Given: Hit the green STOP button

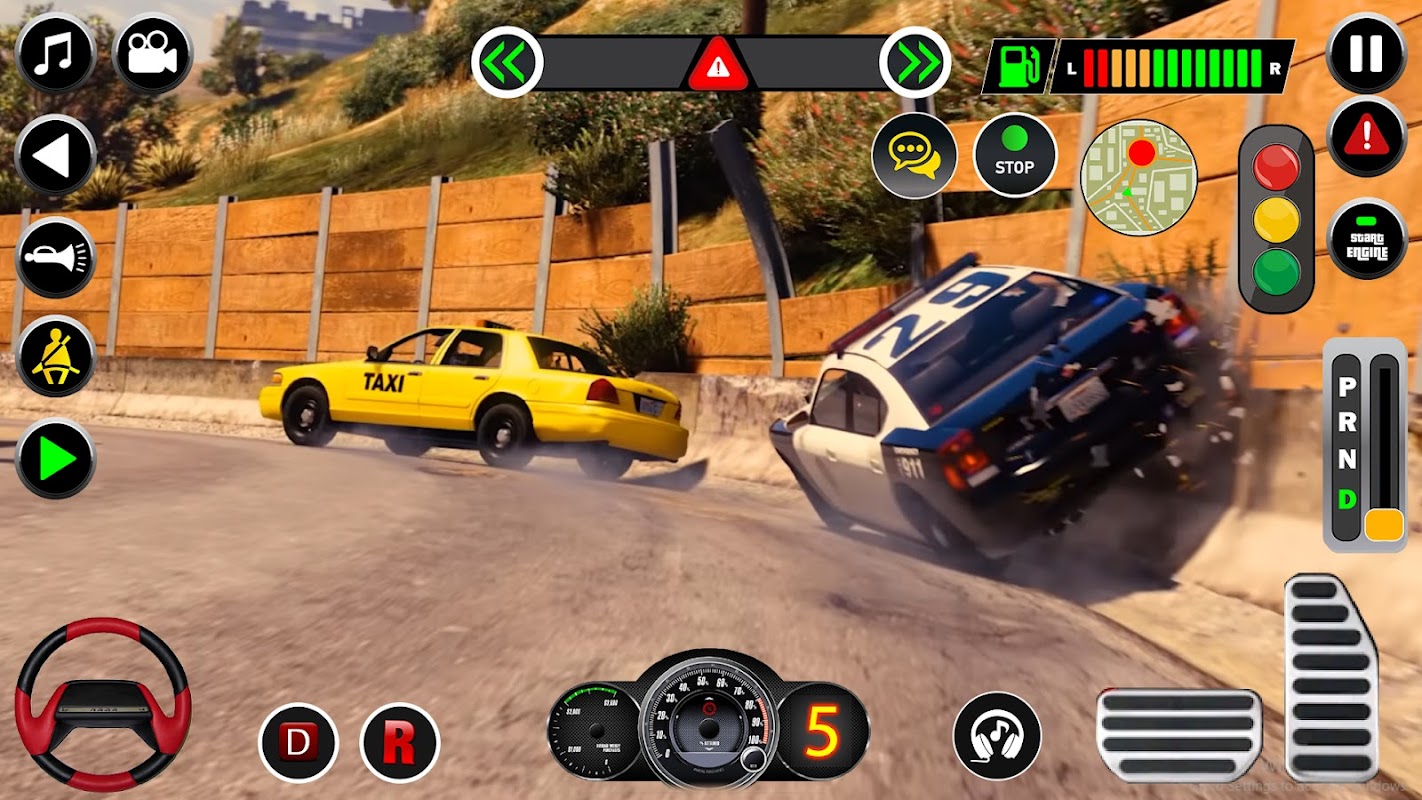Looking at the screenshot, I should pyautogui.click(x=1014, y=156).
